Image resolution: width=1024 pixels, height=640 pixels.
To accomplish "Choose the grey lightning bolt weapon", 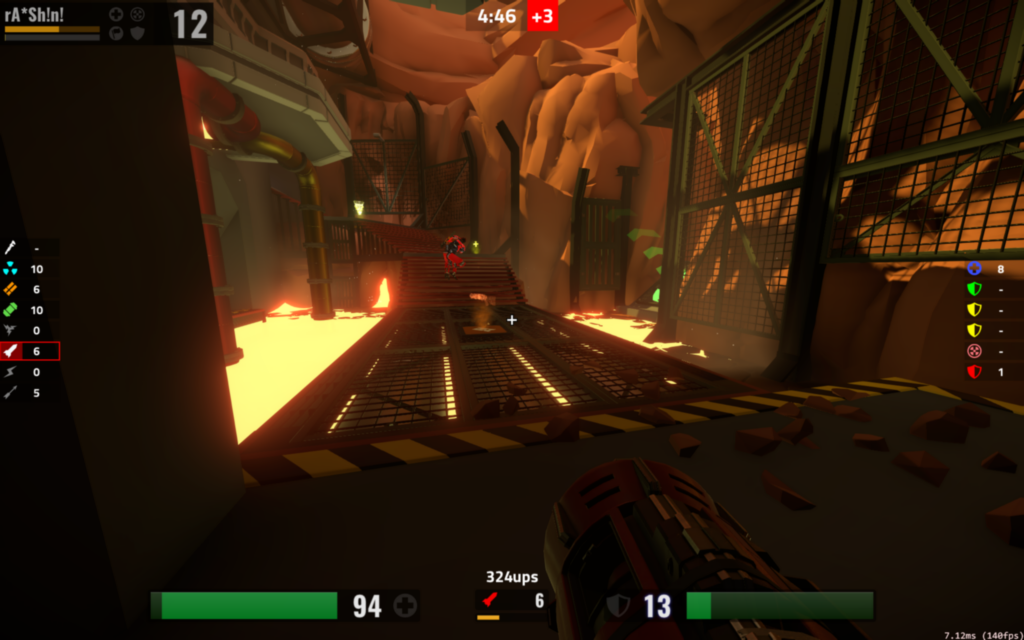I will 10,372.
